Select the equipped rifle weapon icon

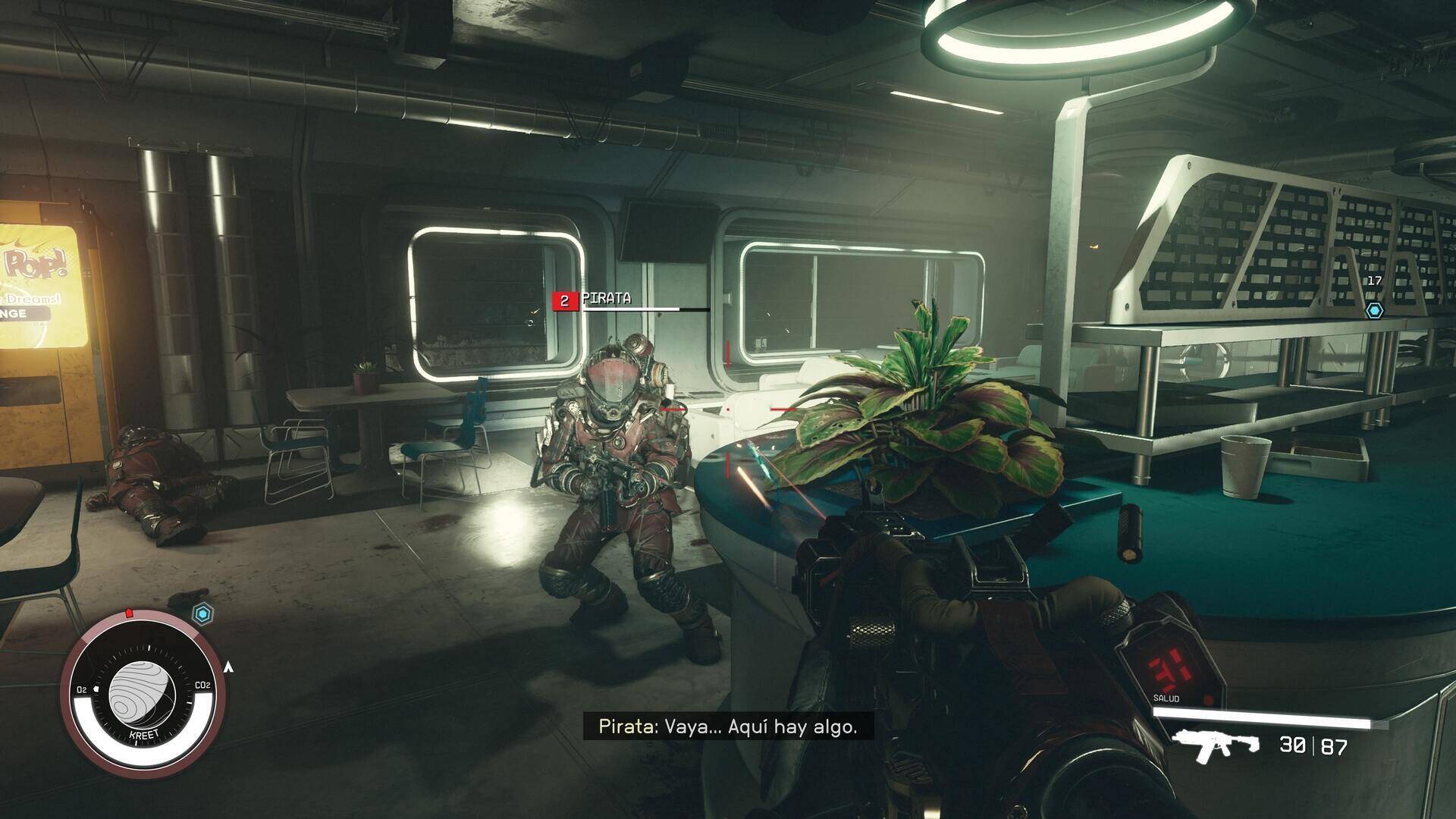point(1215,746)
